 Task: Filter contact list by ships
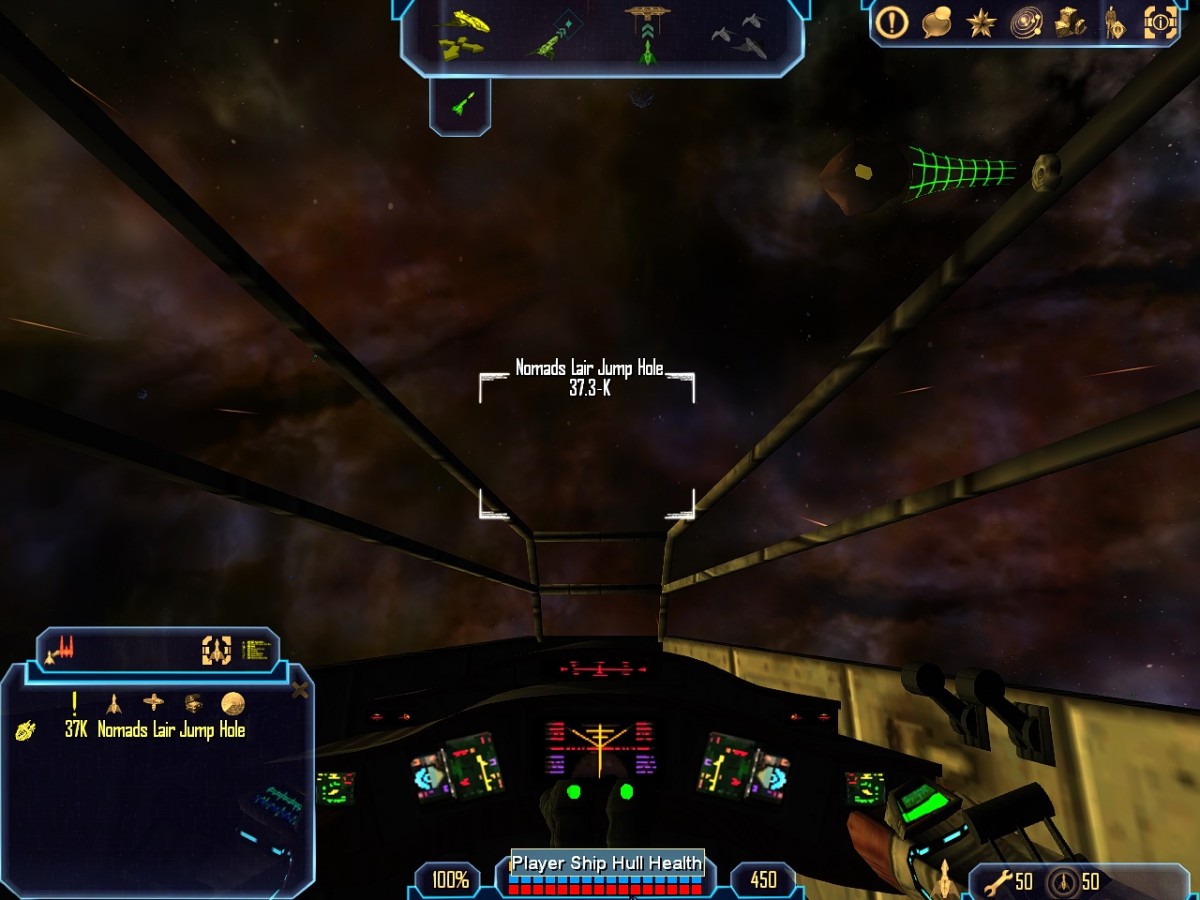click(x=114, y=702)
